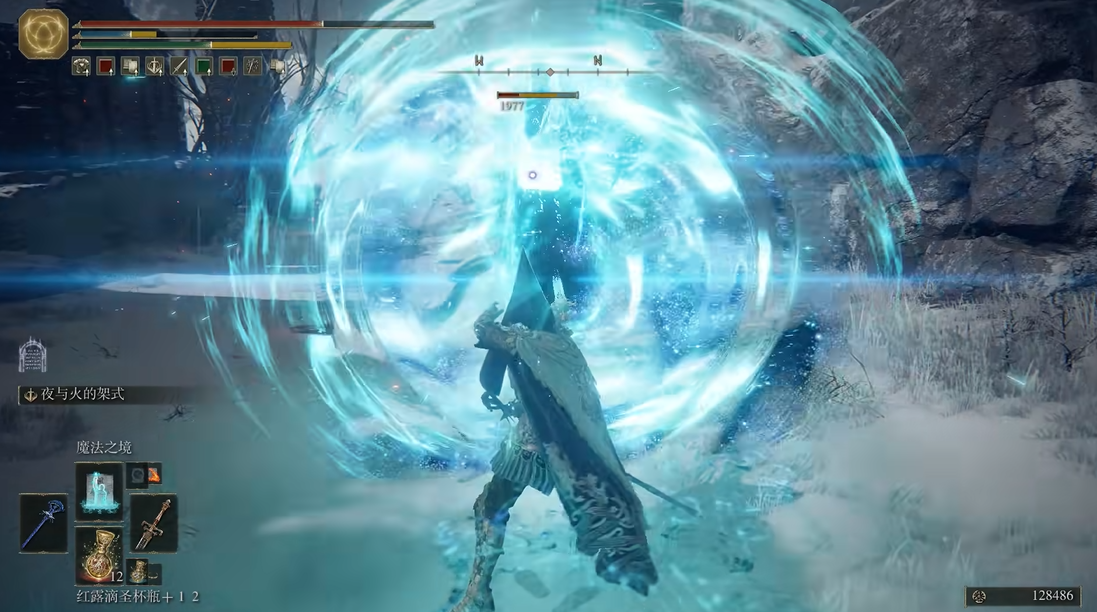The height and width of the screenshot is (612, 1097).
Task: Click the stone gateway icon above the skill label
Action: [x=32, y=355]
